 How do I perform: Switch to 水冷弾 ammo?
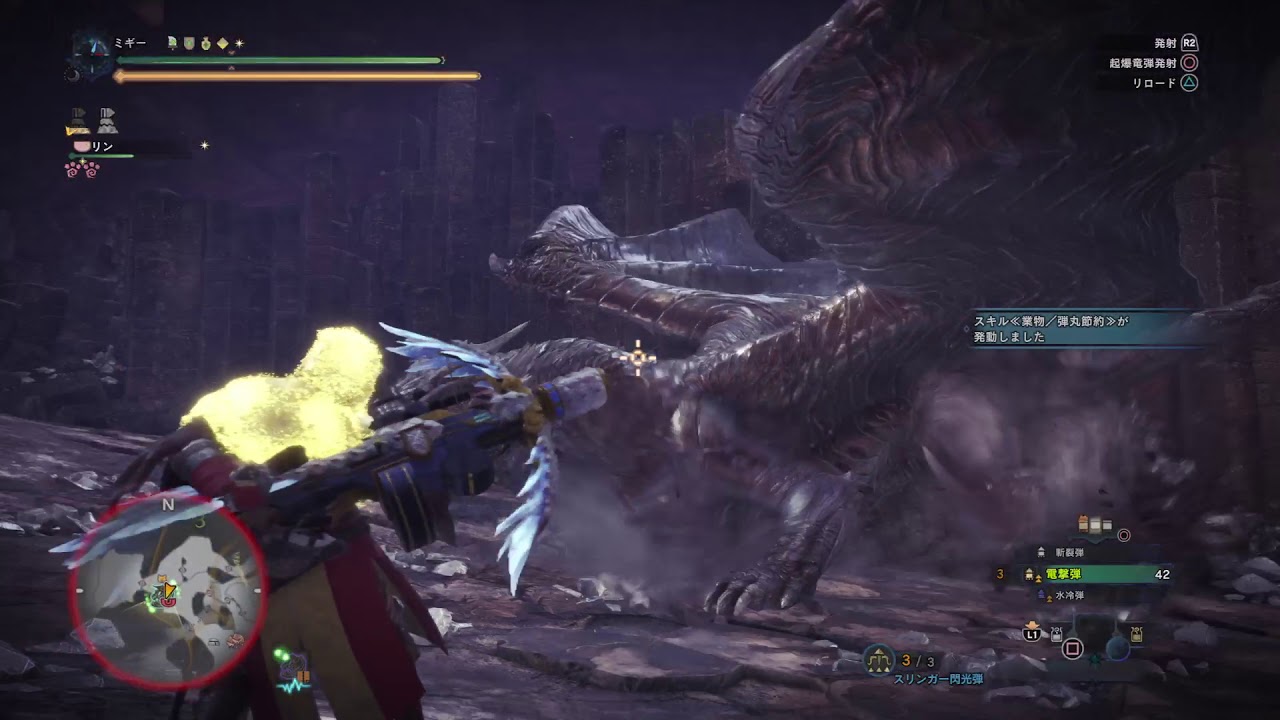pos(1066,596)
